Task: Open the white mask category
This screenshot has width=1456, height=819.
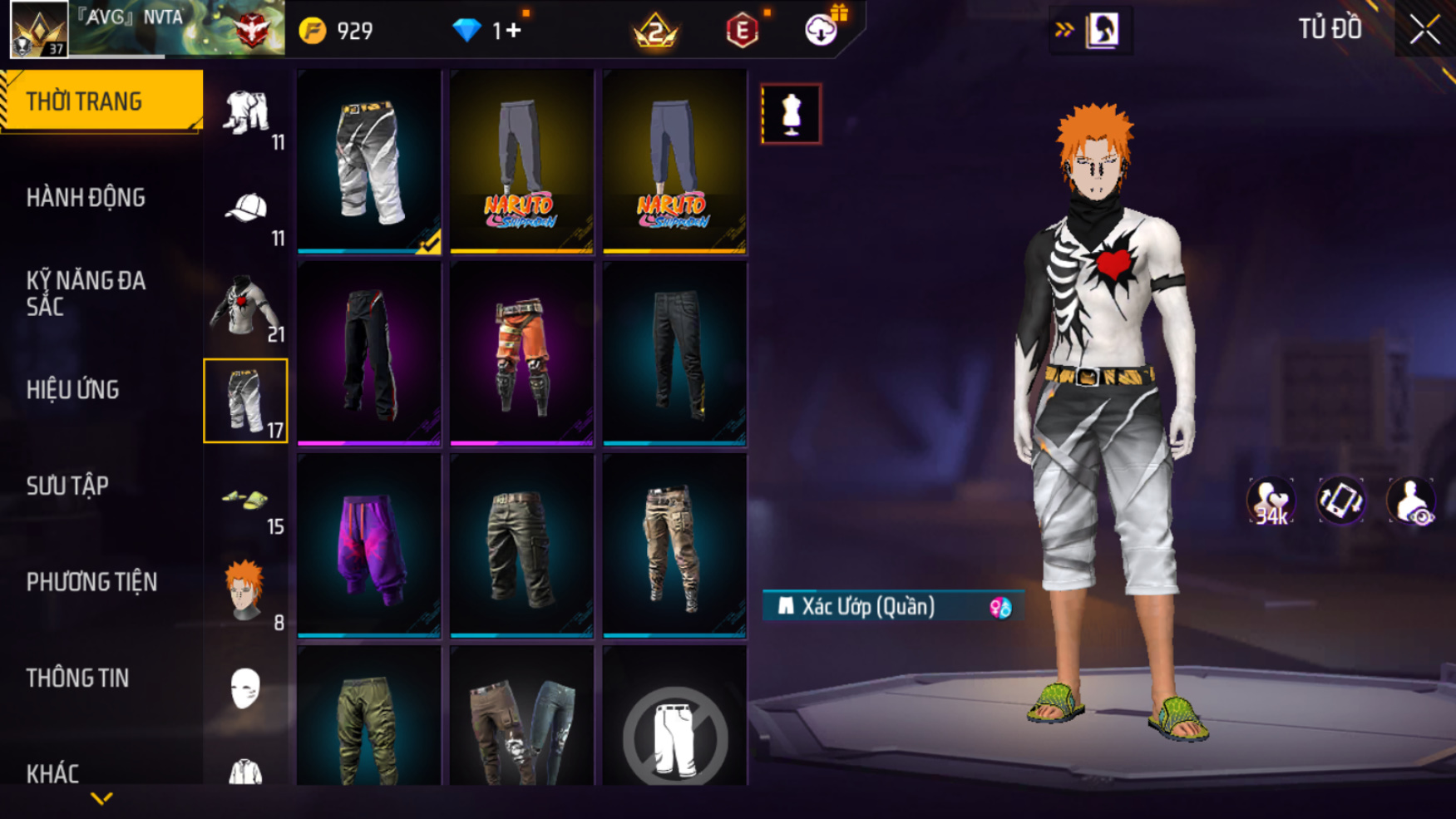Action: 245,688
